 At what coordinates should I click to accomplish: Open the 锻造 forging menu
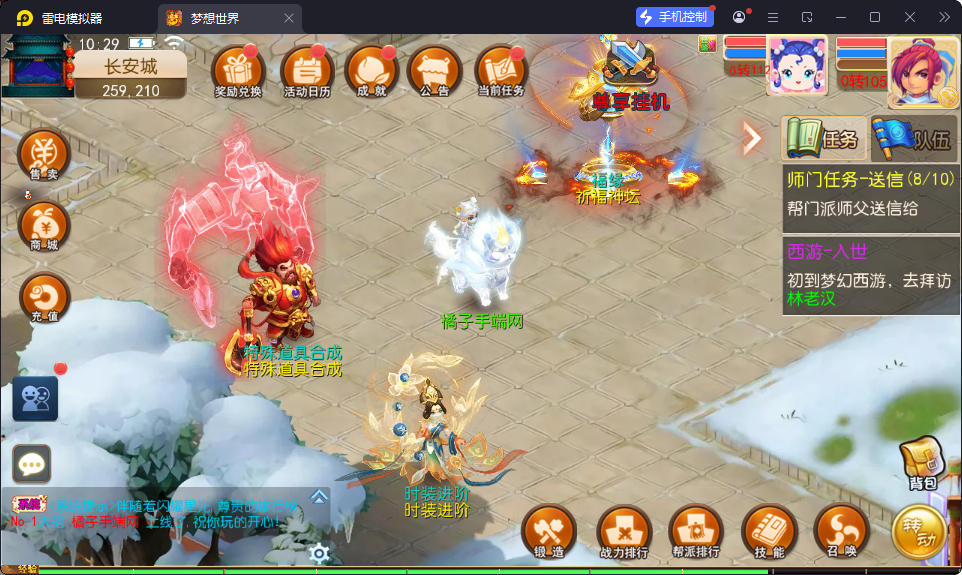point(548,531)
